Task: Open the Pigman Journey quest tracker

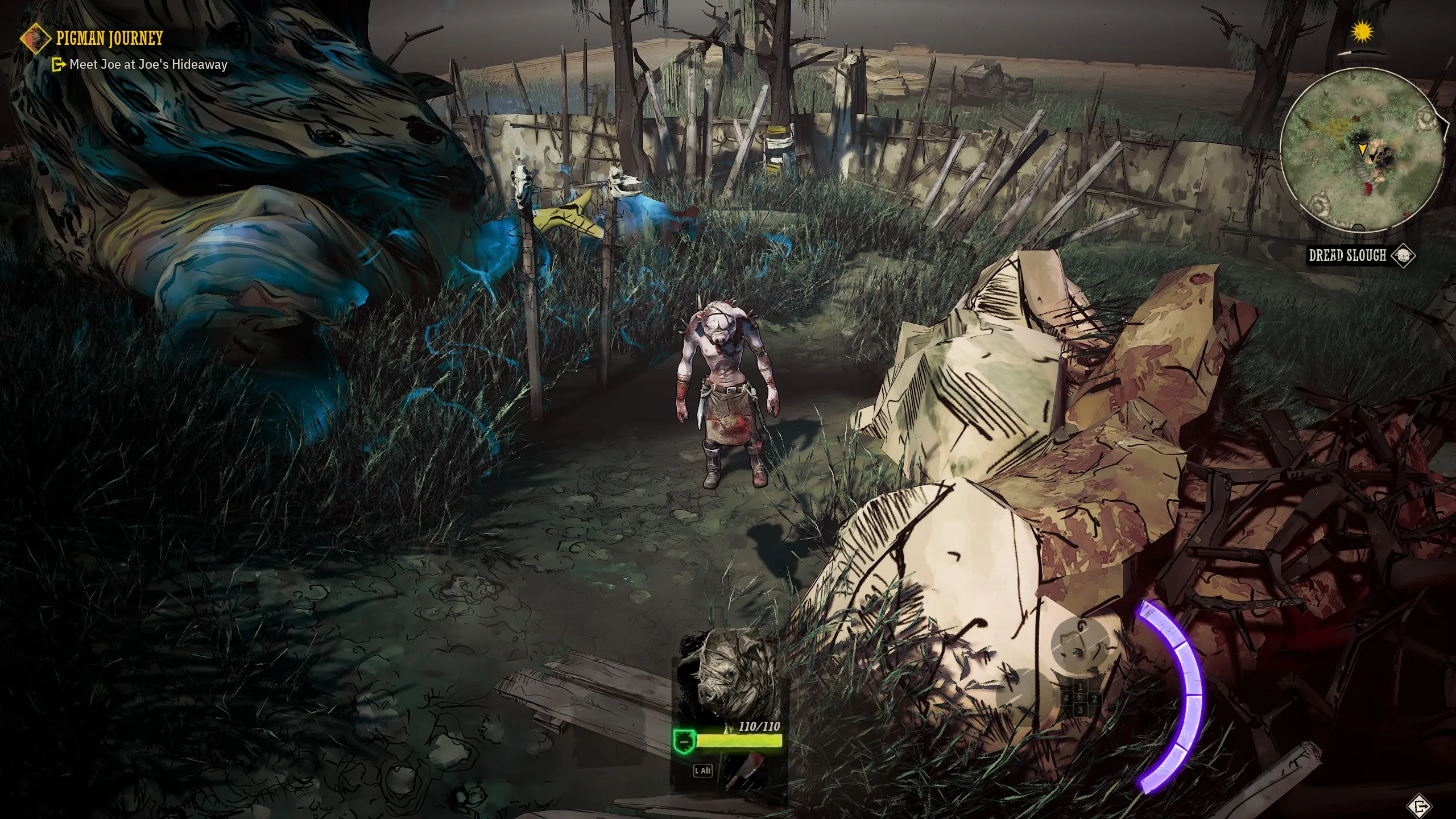Action: pos(110,38)
